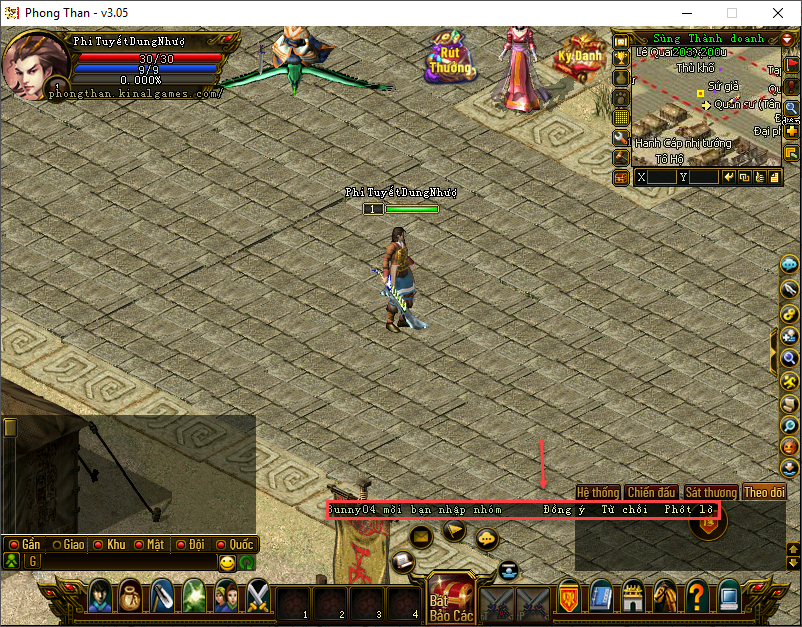Screen dimensions: 802x627
Task: Switch to the Hệ thống chat tab
Action: click(x=598, y=492)
